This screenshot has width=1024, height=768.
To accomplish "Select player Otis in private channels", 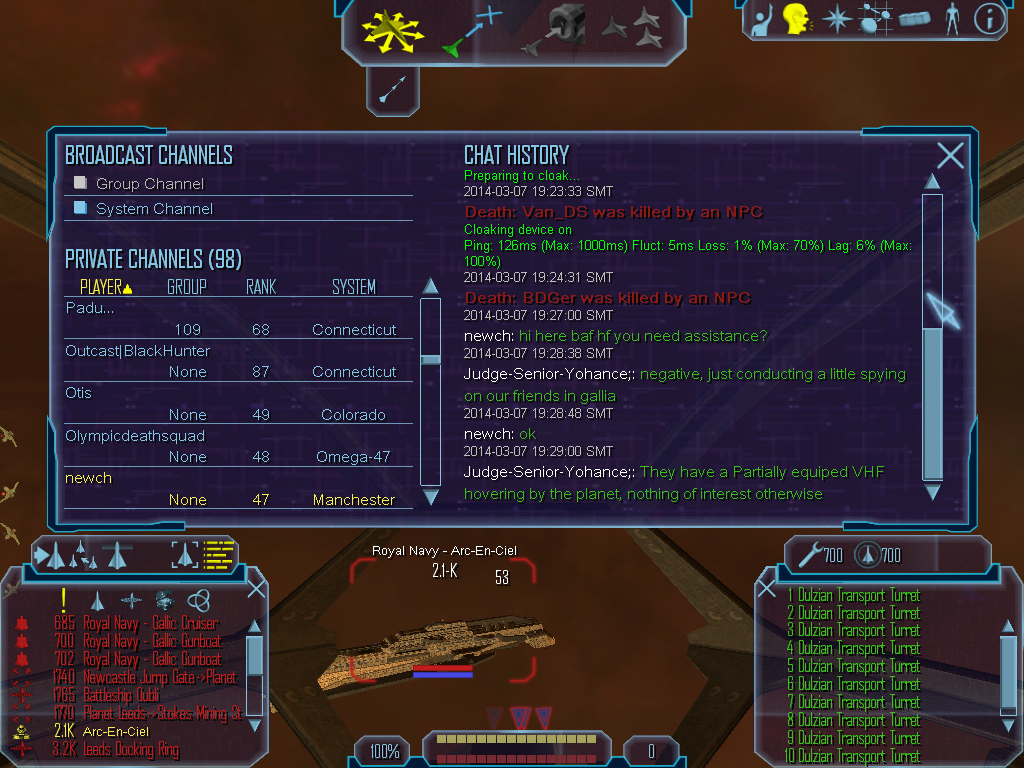I will pos(78,393).
